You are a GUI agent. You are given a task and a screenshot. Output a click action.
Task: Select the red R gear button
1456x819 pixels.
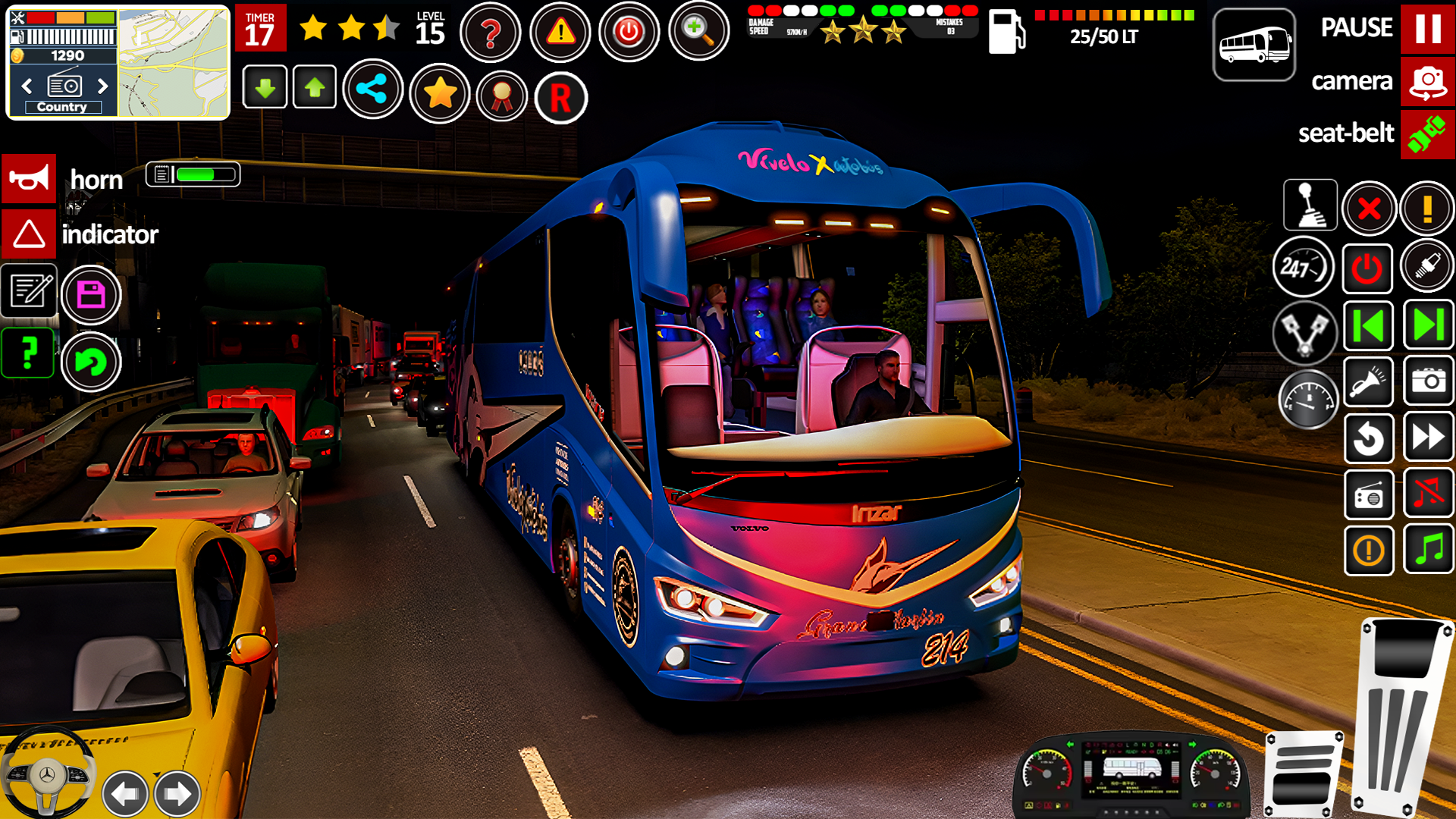pyautogui.click(x=560, y=98)
